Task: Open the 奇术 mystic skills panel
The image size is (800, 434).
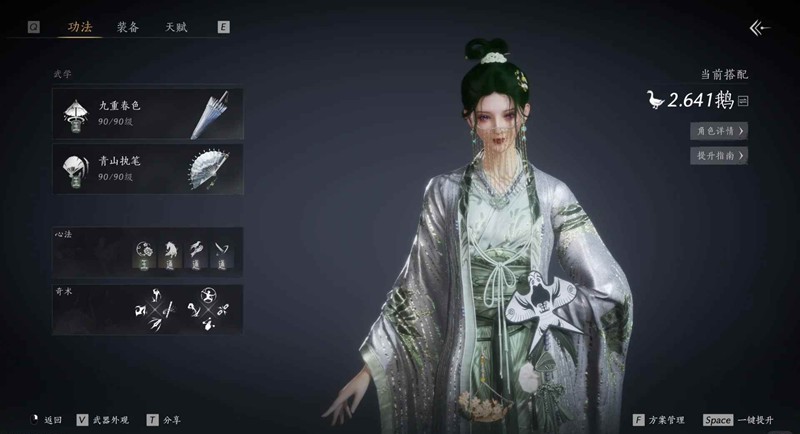Action: pyautogui.click(x=148, y=308)
